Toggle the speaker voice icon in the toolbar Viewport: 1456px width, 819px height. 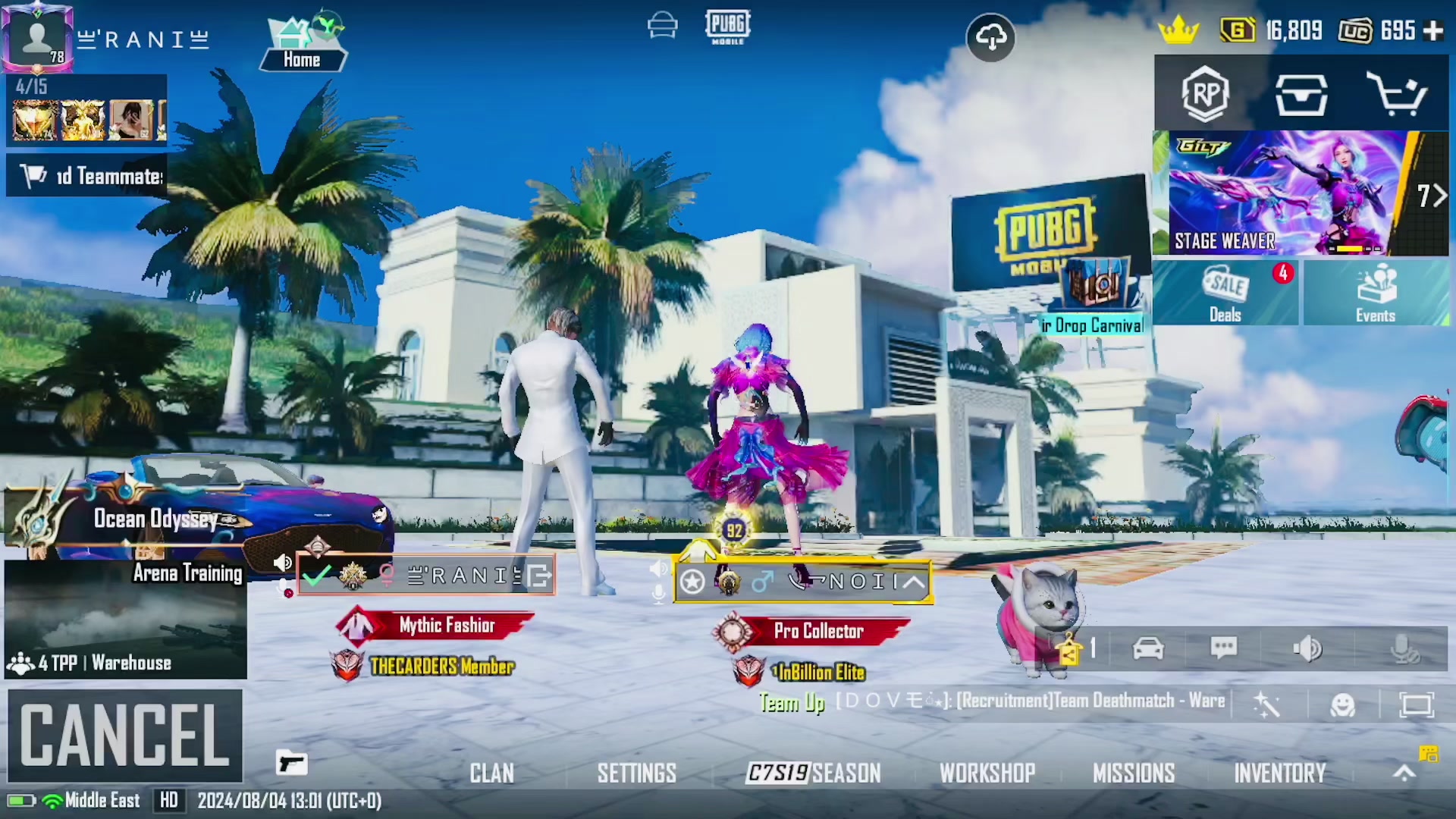[1307, 648]
